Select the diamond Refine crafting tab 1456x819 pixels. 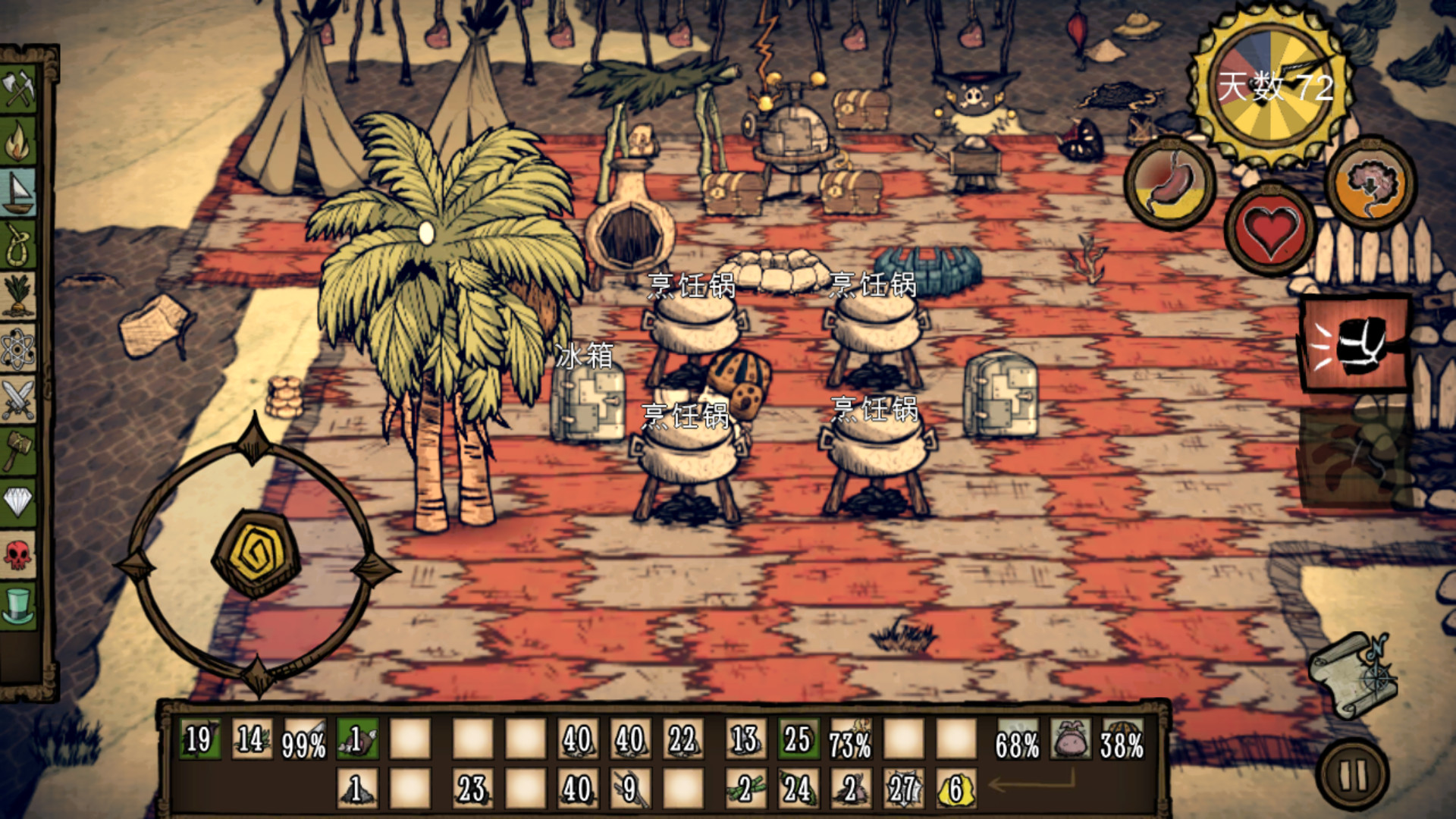pyautogui.click(x=19, y=501)
